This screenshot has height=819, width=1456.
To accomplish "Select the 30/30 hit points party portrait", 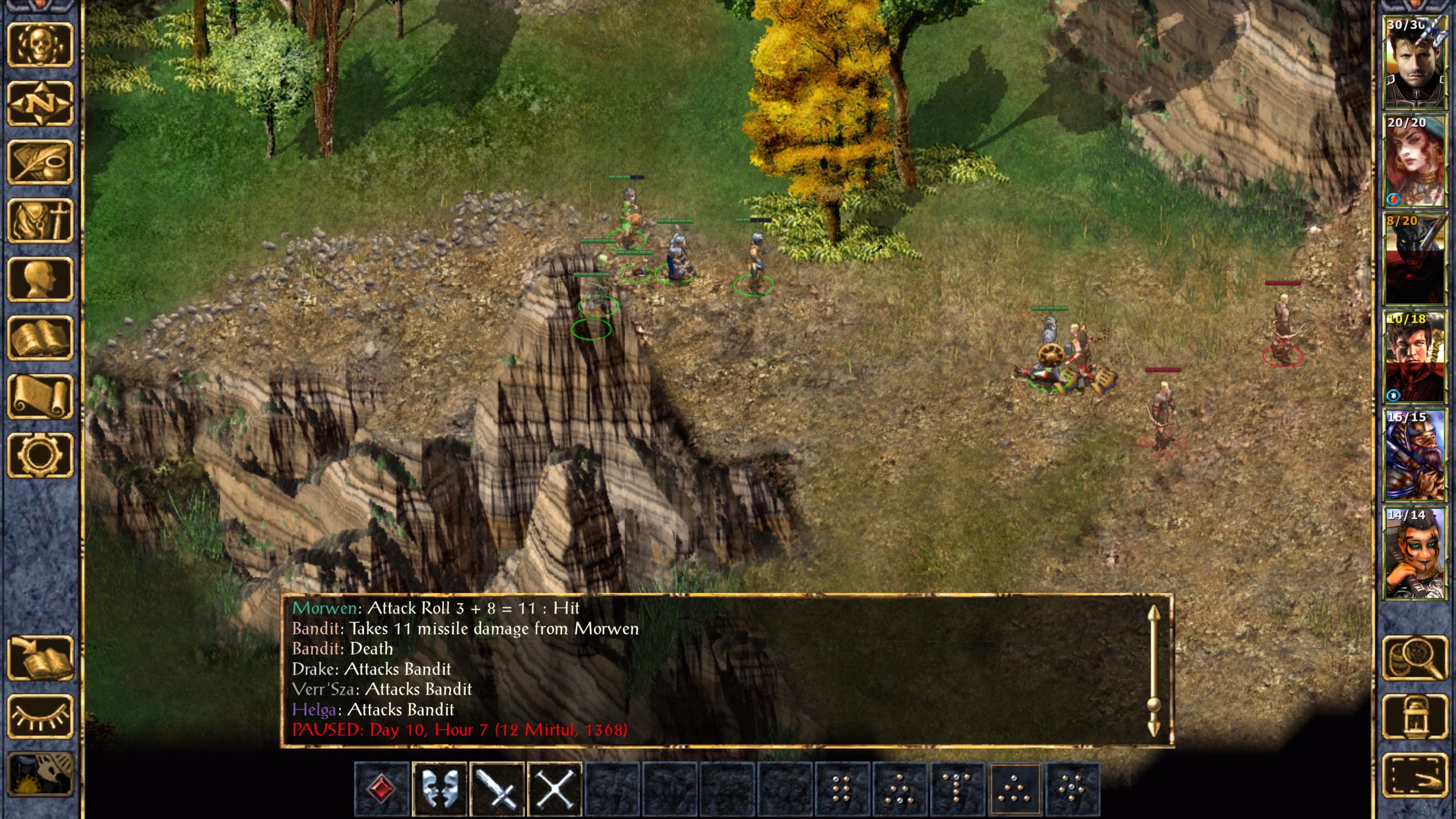I will pos(1414,63).
